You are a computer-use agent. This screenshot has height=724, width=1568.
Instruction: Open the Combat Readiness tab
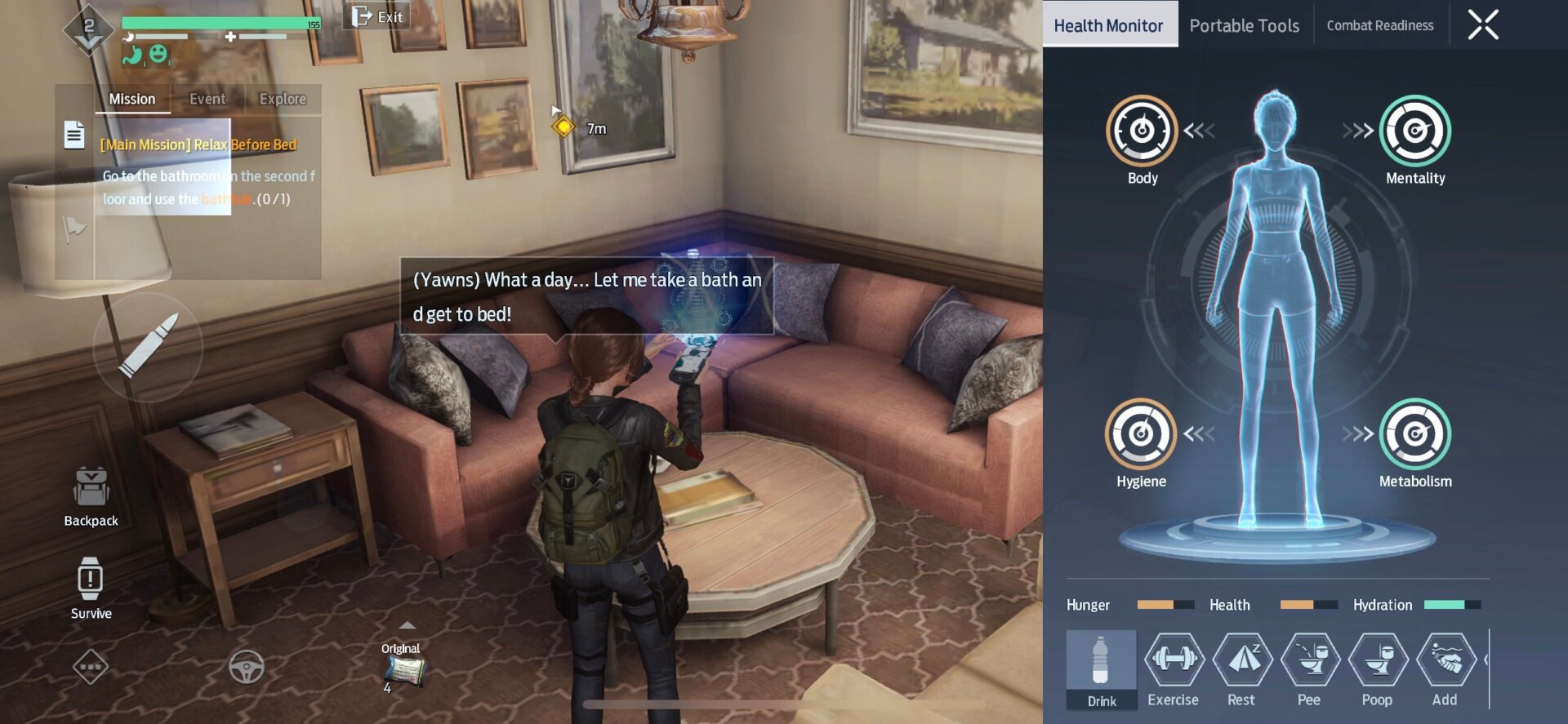(x=1380, y=24)
